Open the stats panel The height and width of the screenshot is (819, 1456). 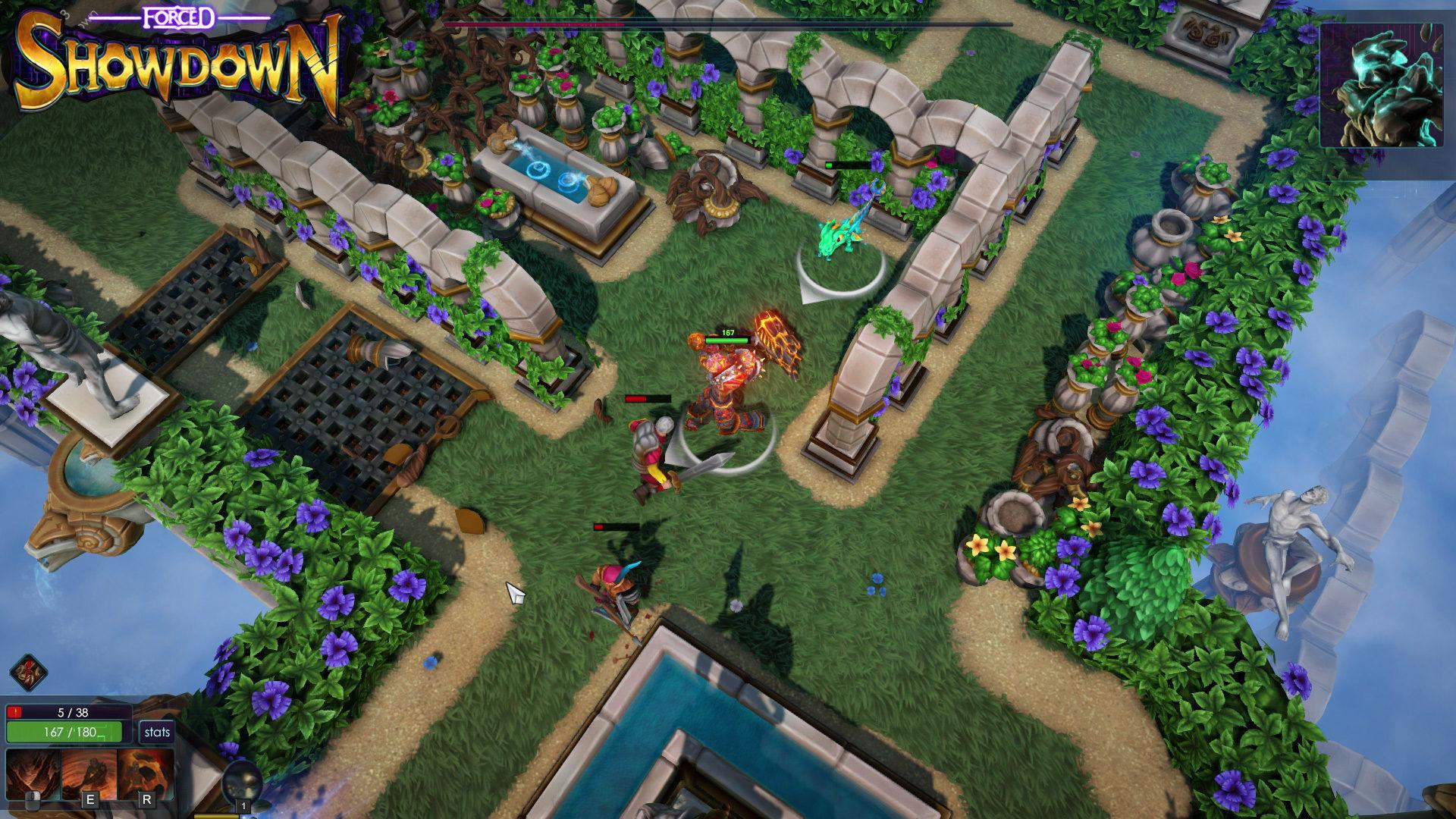click(157, 732)
